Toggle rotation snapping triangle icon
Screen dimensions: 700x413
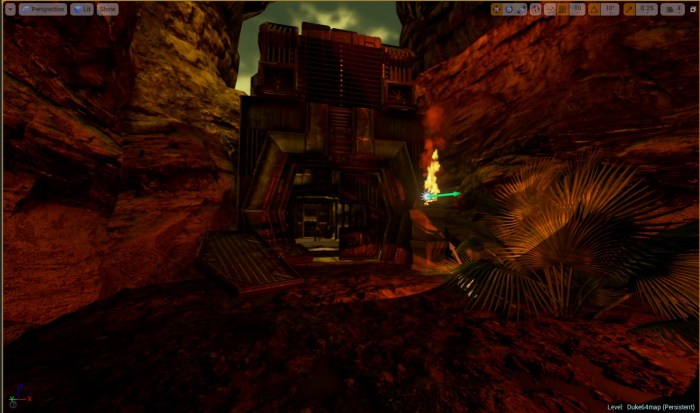click(x=595, y=9)
